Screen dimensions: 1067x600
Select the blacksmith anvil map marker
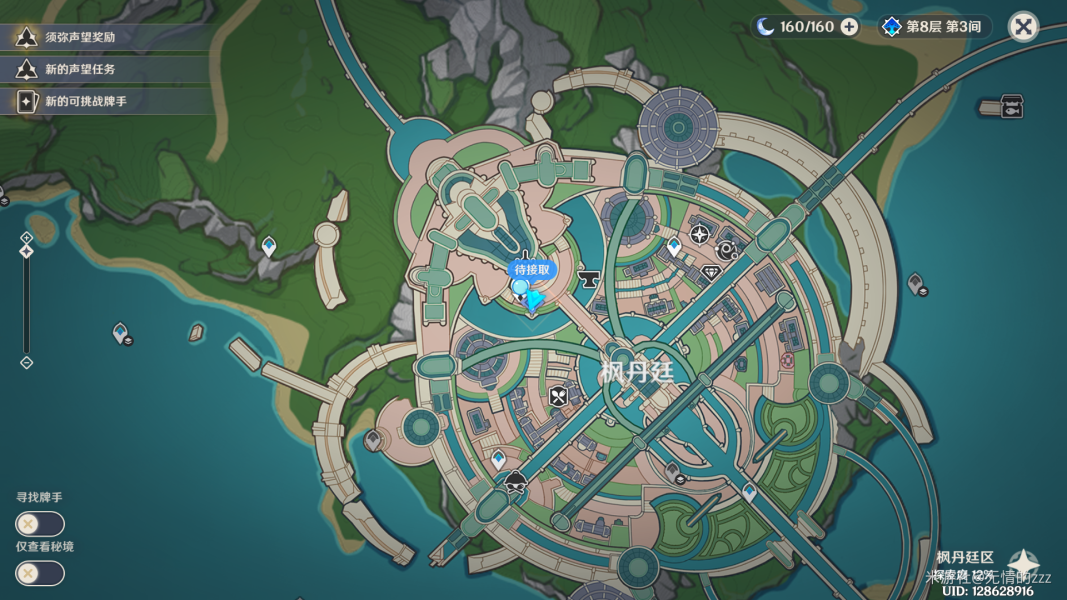pyautogui.click(x=588, y=279)
